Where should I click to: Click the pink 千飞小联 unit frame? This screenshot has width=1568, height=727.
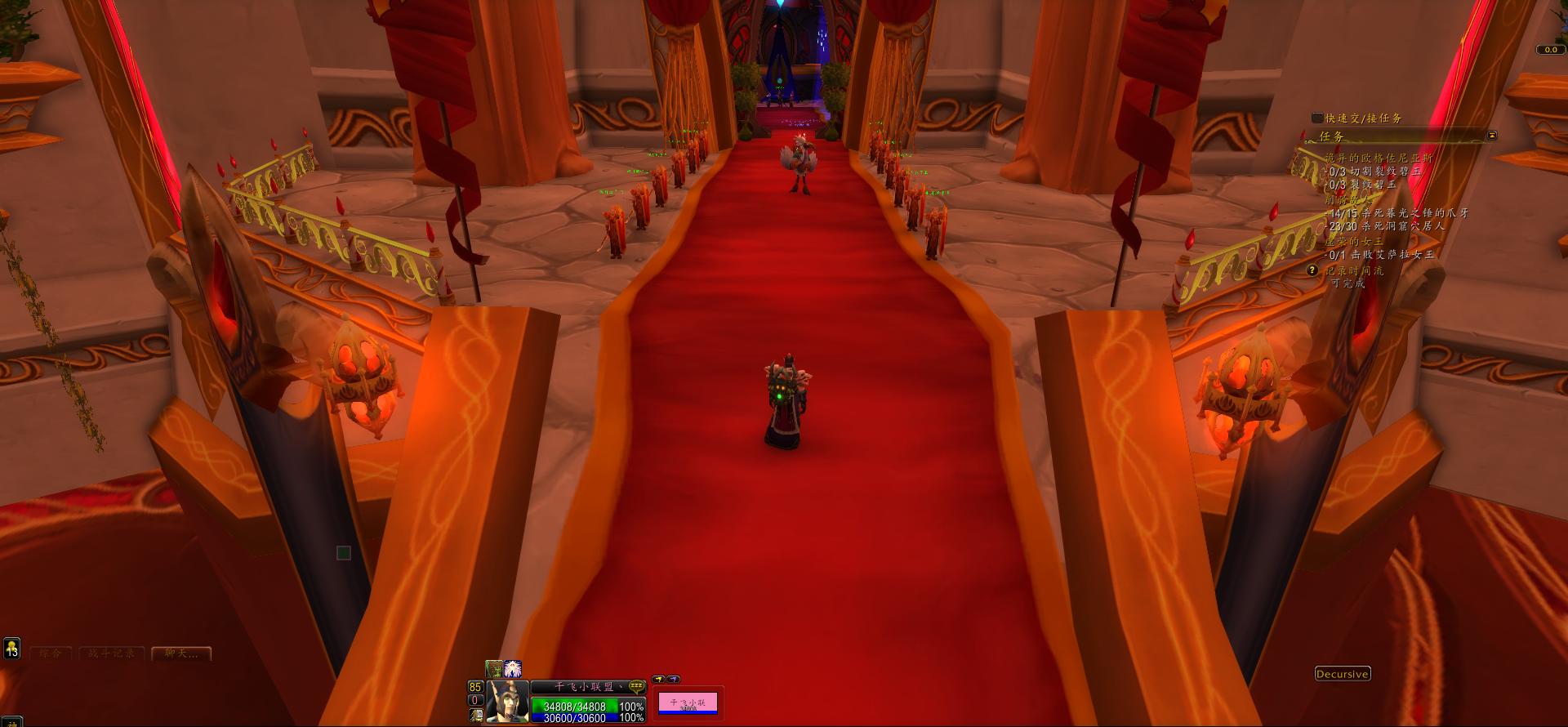[688, 703]
